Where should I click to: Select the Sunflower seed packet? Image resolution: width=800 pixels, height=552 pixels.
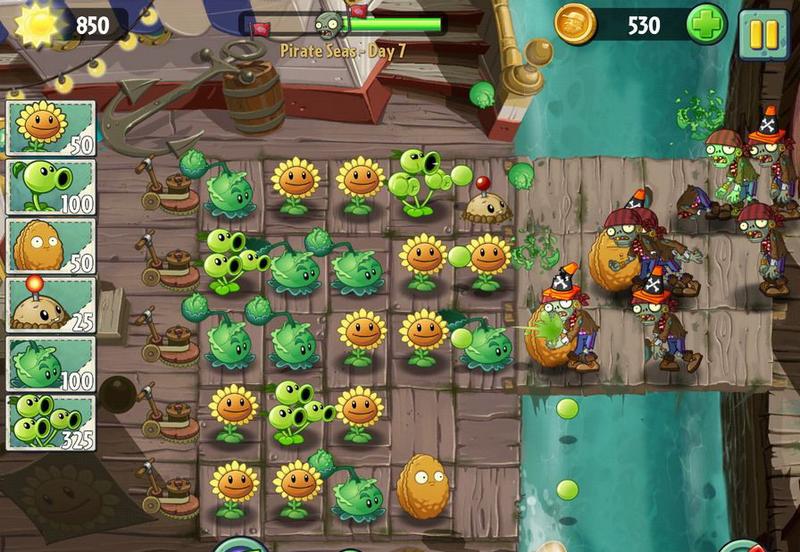click(50, 127)
